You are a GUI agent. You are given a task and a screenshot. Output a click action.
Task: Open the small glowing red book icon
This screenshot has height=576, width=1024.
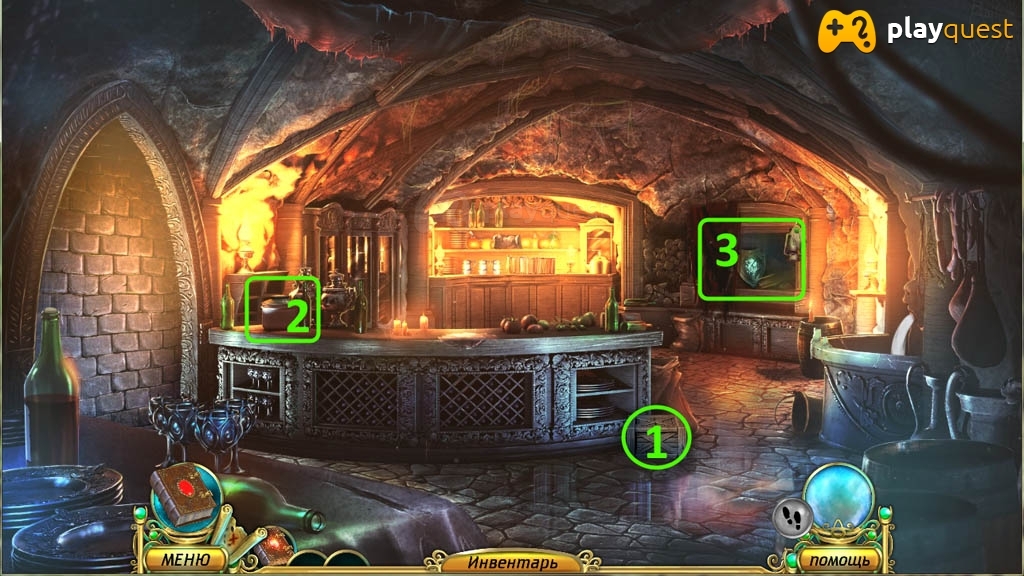click(276, 545)
